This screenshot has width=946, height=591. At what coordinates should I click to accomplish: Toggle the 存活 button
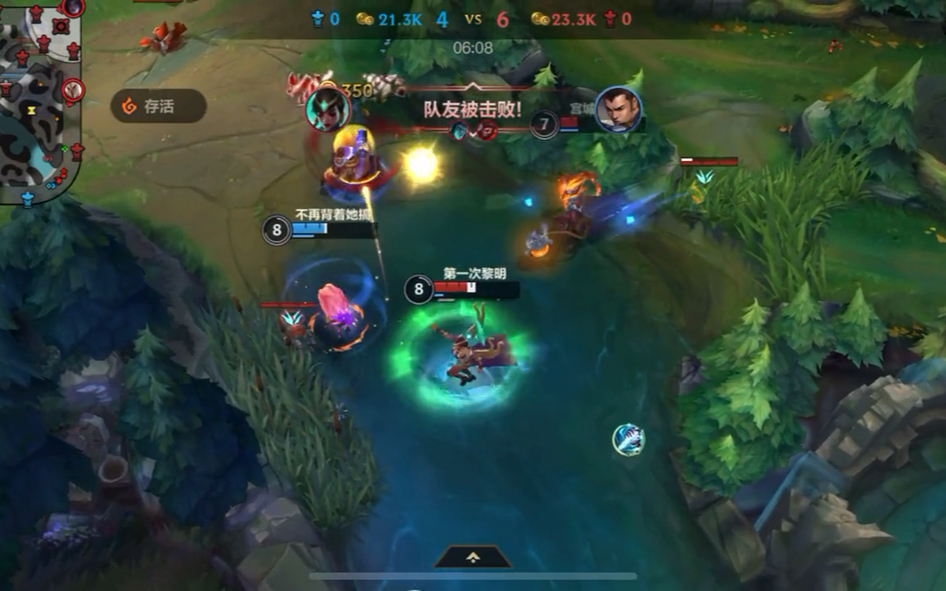[x=158, y=106]
